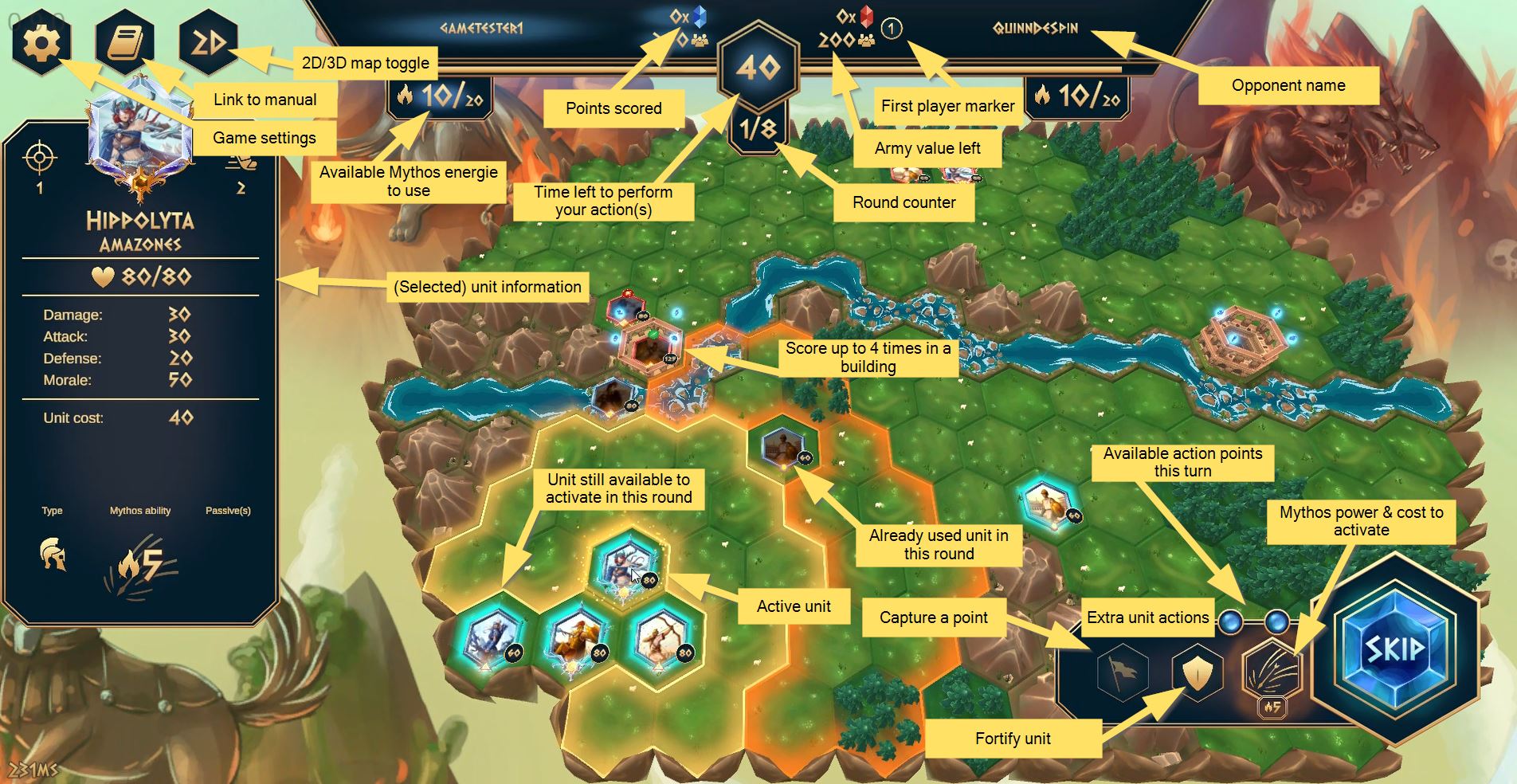
Task: Toggle the 2D map view
Action: [207, 41]
